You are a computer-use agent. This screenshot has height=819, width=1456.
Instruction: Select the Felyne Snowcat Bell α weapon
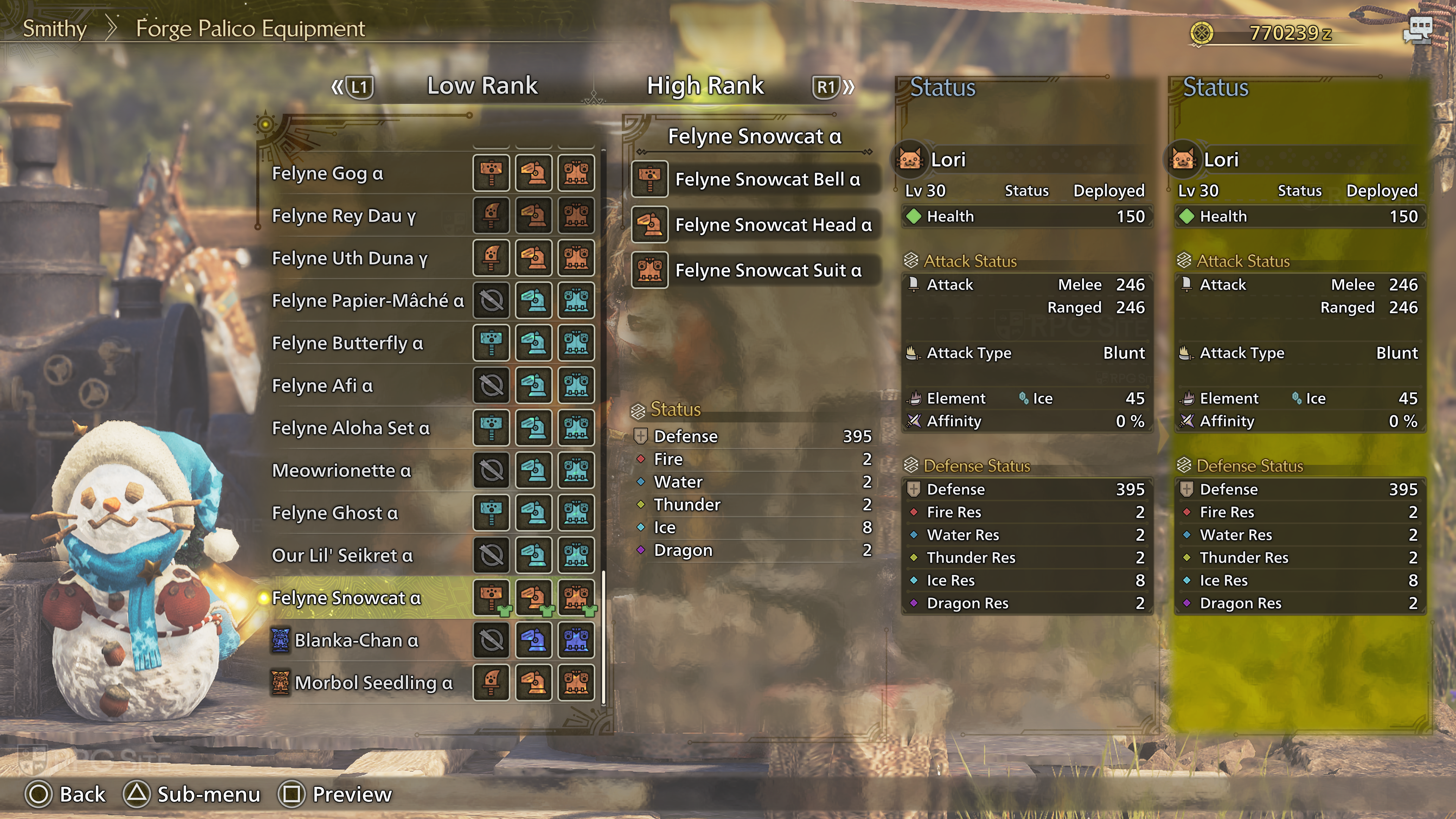click(767, 179)
